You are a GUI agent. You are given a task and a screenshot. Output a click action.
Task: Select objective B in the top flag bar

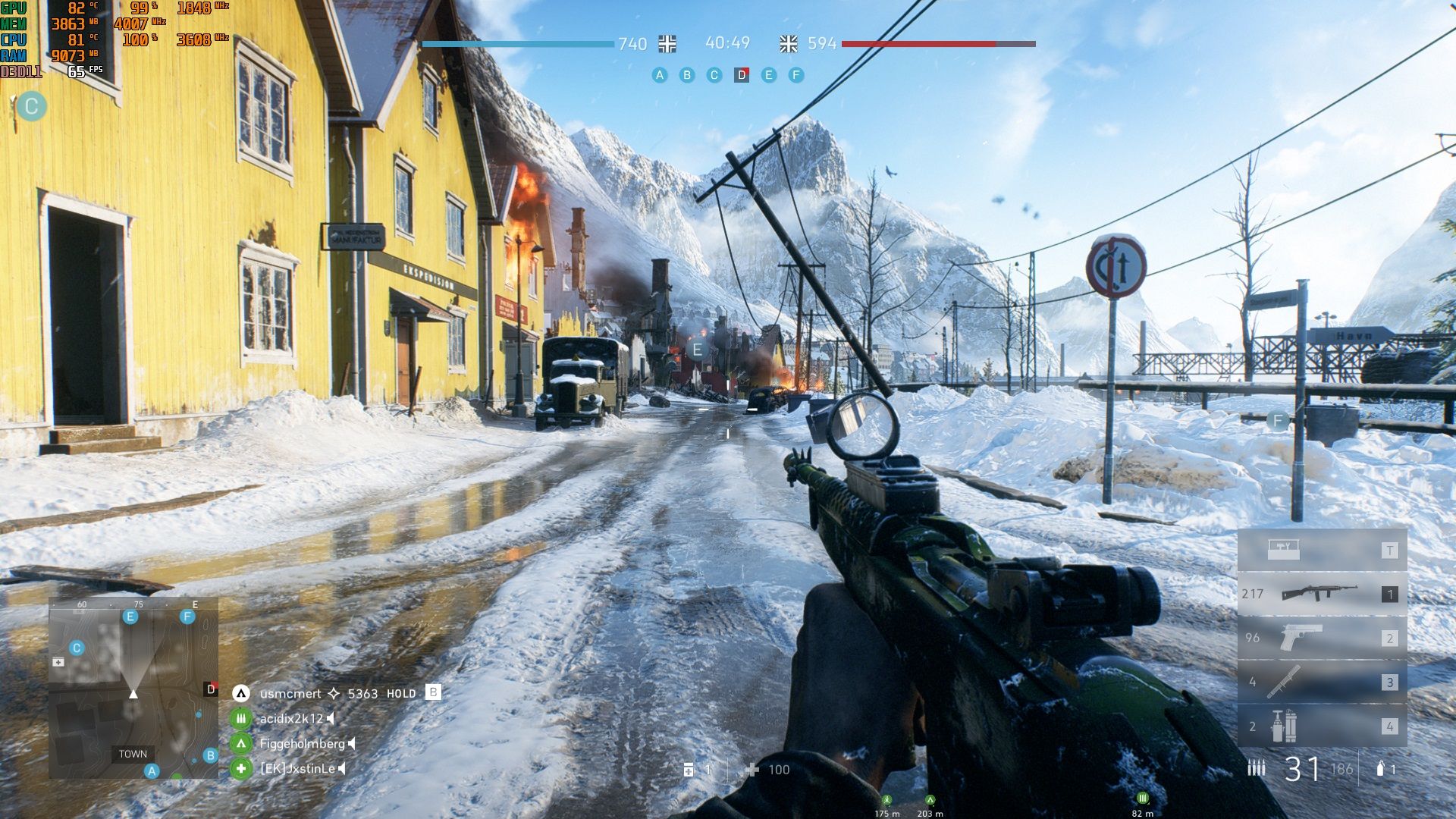click(x=687, y=75)
